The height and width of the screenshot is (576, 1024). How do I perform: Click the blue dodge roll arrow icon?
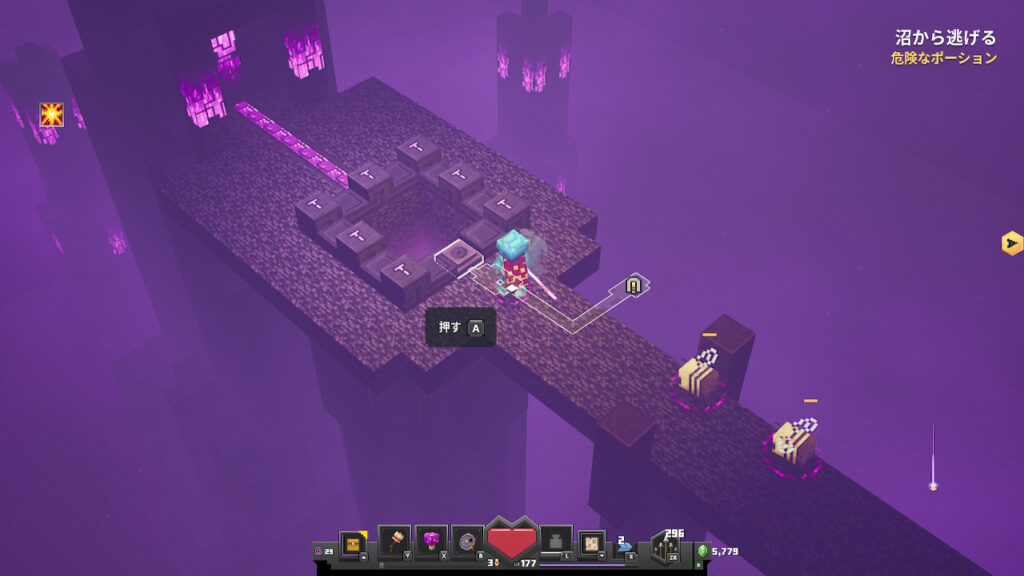[625, 547]
